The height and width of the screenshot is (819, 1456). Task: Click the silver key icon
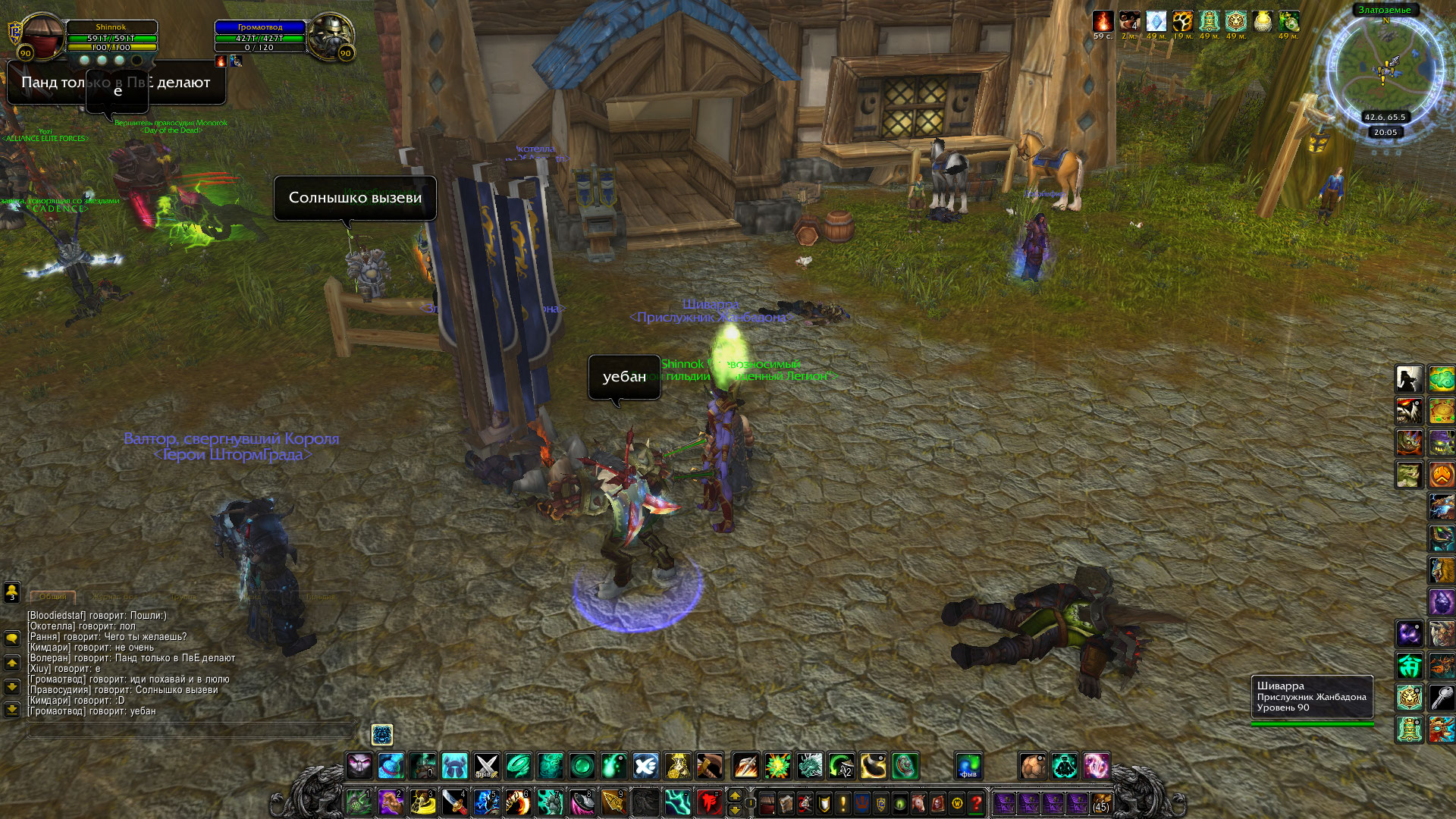tap(1441, 697)
